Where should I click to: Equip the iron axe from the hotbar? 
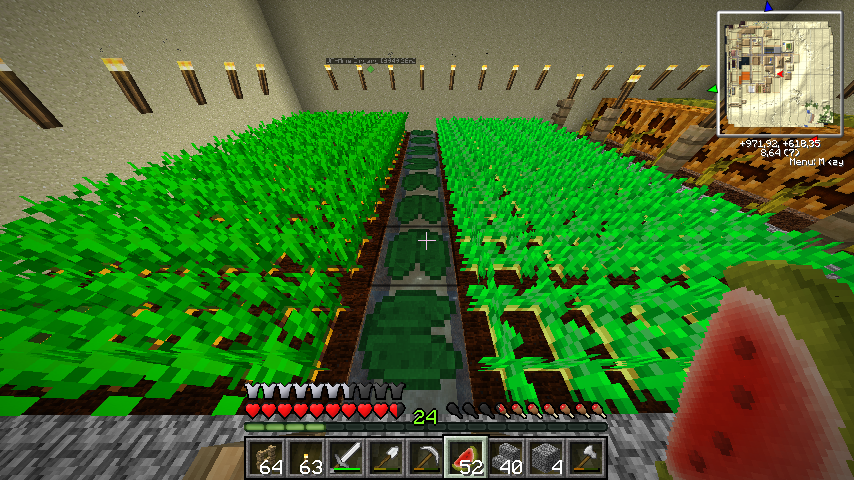pyautogui.click(x=586, y=457)
